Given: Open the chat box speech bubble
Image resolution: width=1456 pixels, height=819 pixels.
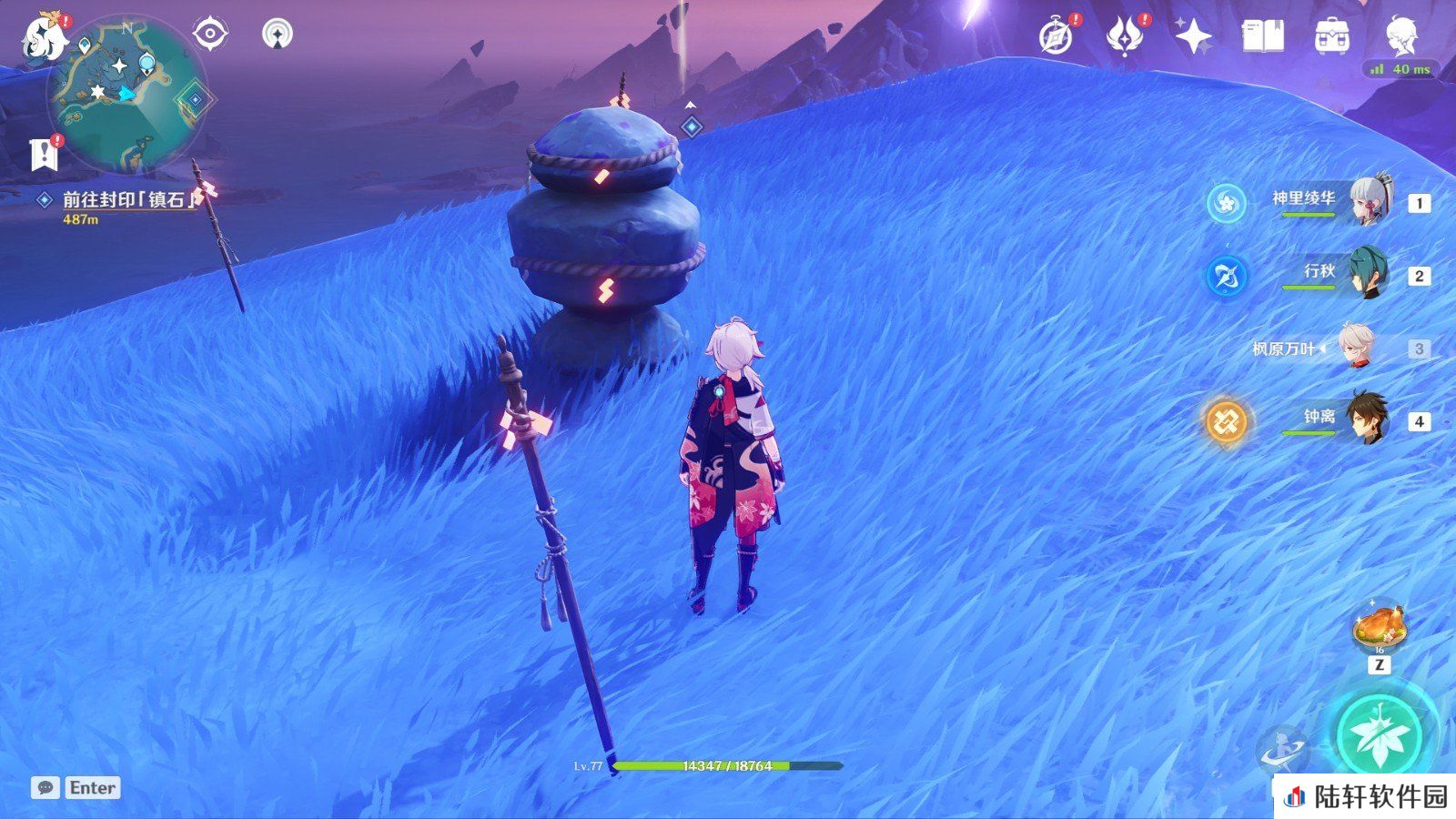Looking at the screenshot, I should [45, 788].
